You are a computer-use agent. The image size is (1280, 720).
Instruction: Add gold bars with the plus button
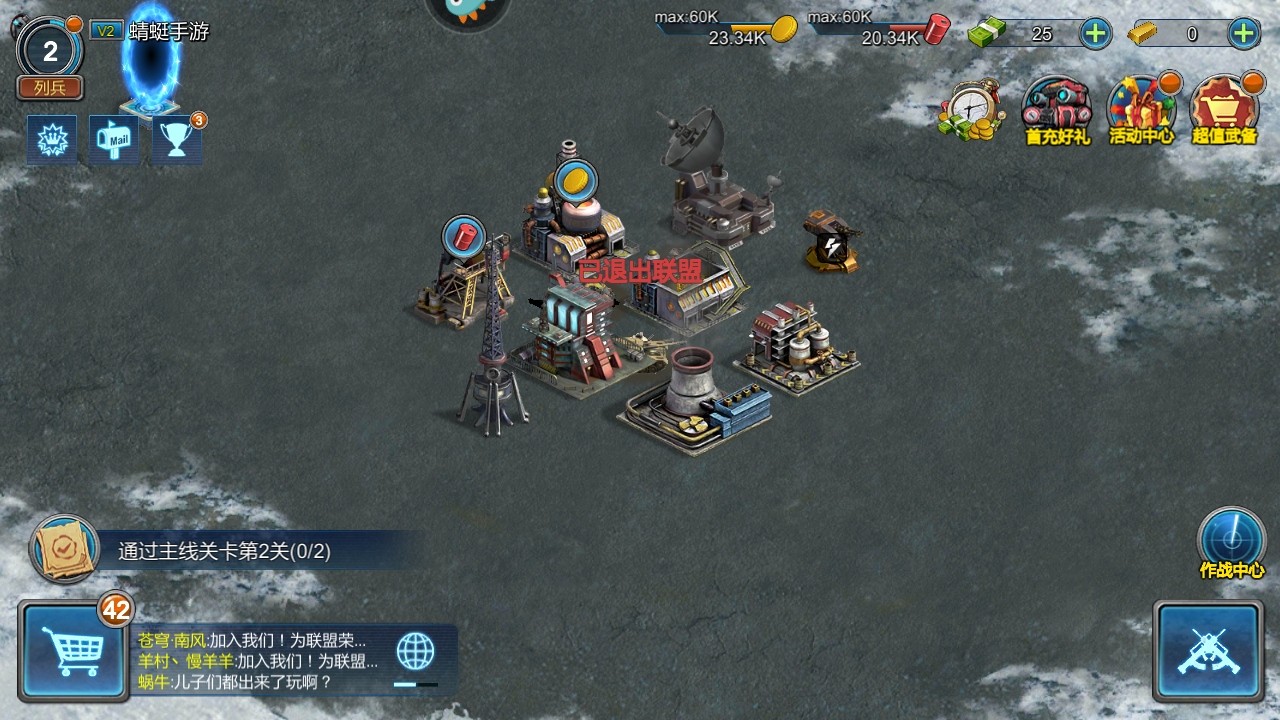point(1243,34)
